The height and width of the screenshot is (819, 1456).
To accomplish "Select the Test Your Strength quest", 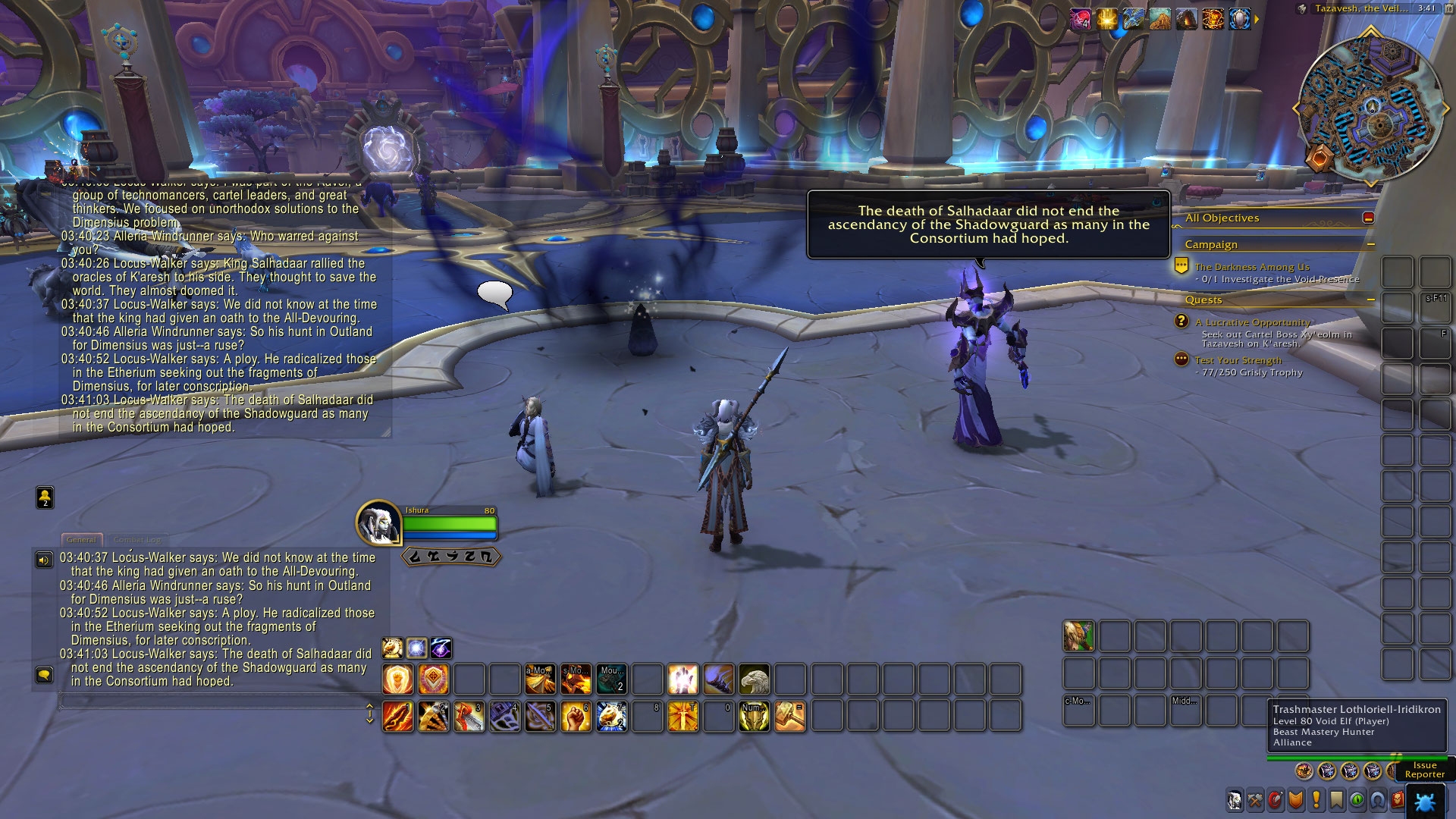I will tap(1238, 360).
